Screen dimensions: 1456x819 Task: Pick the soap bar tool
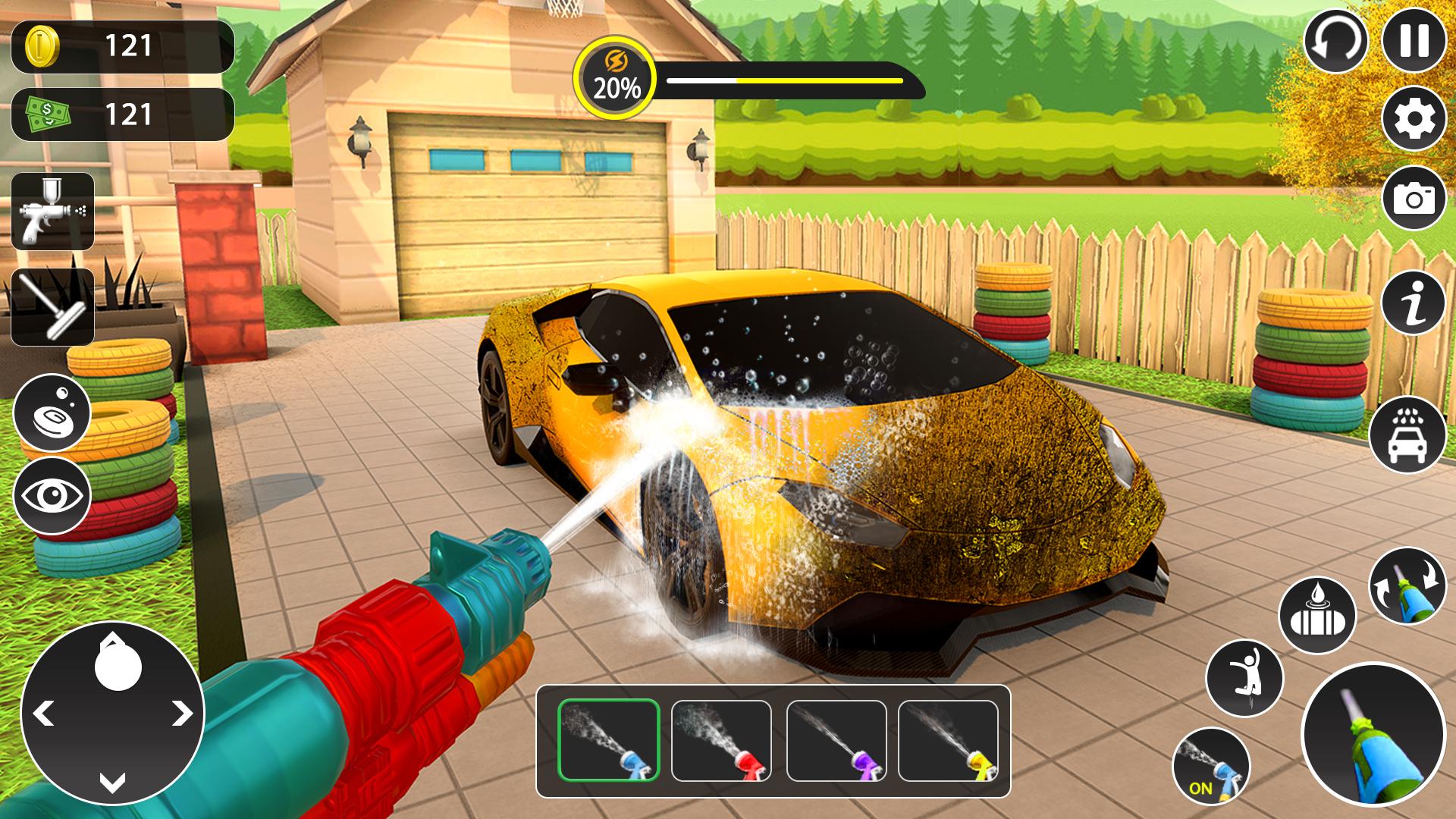click(52, 413)
